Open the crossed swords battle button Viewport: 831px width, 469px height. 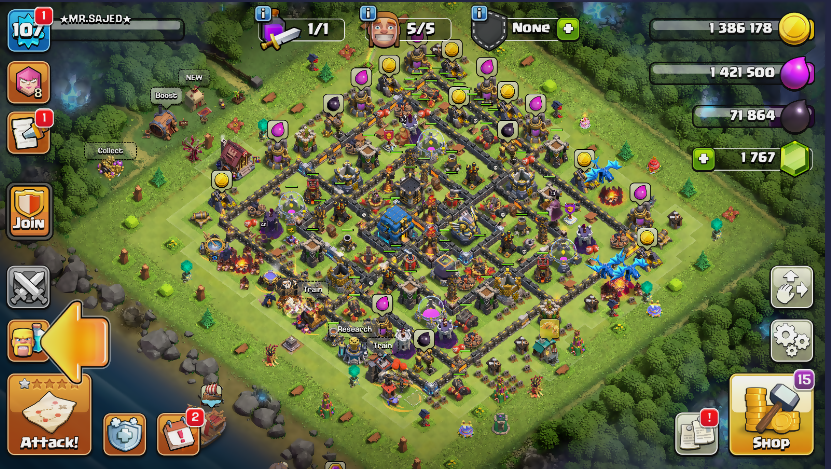(x=29, y=288)
